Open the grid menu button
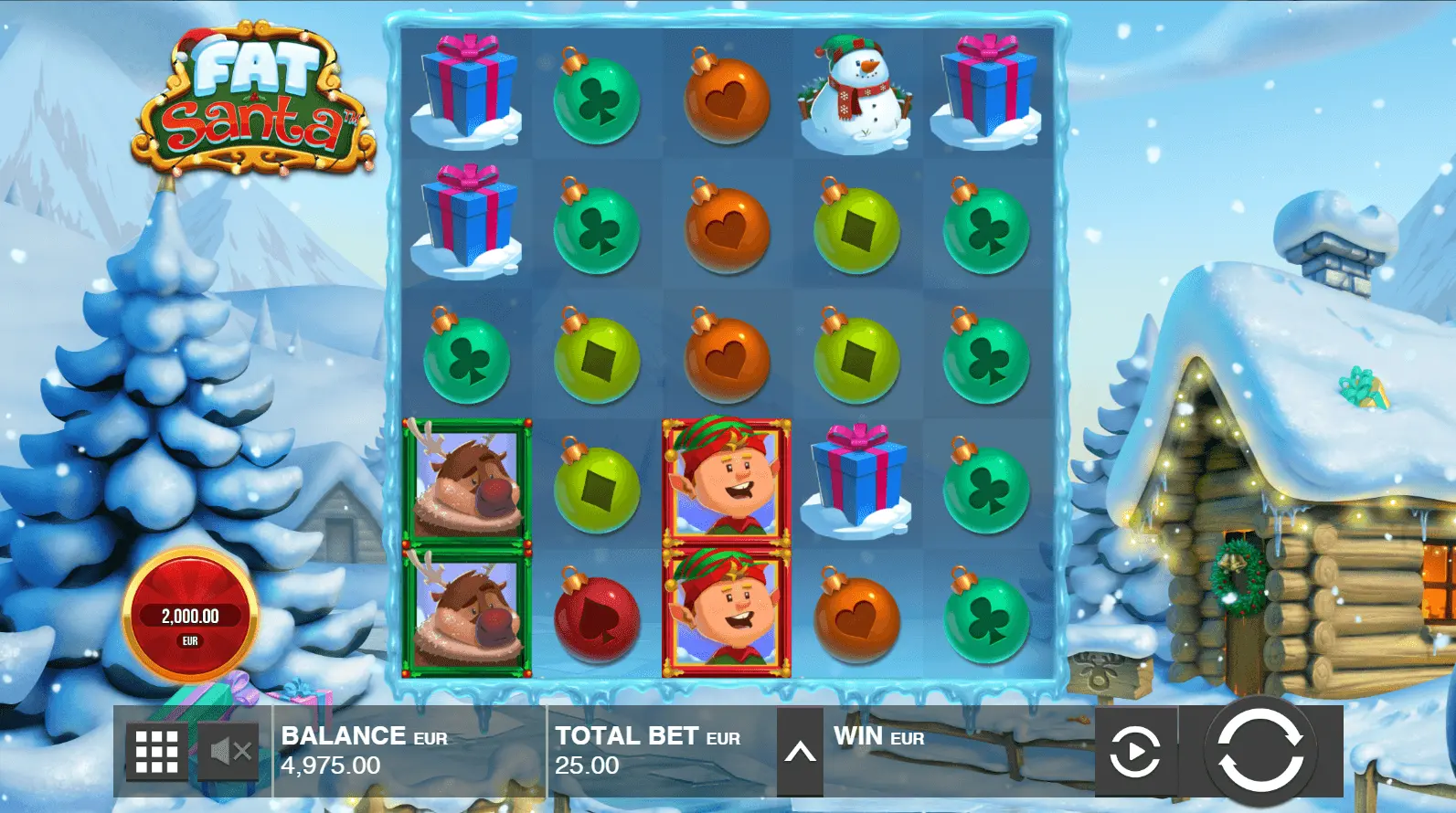1456x813 pixels. click(156, 752)
